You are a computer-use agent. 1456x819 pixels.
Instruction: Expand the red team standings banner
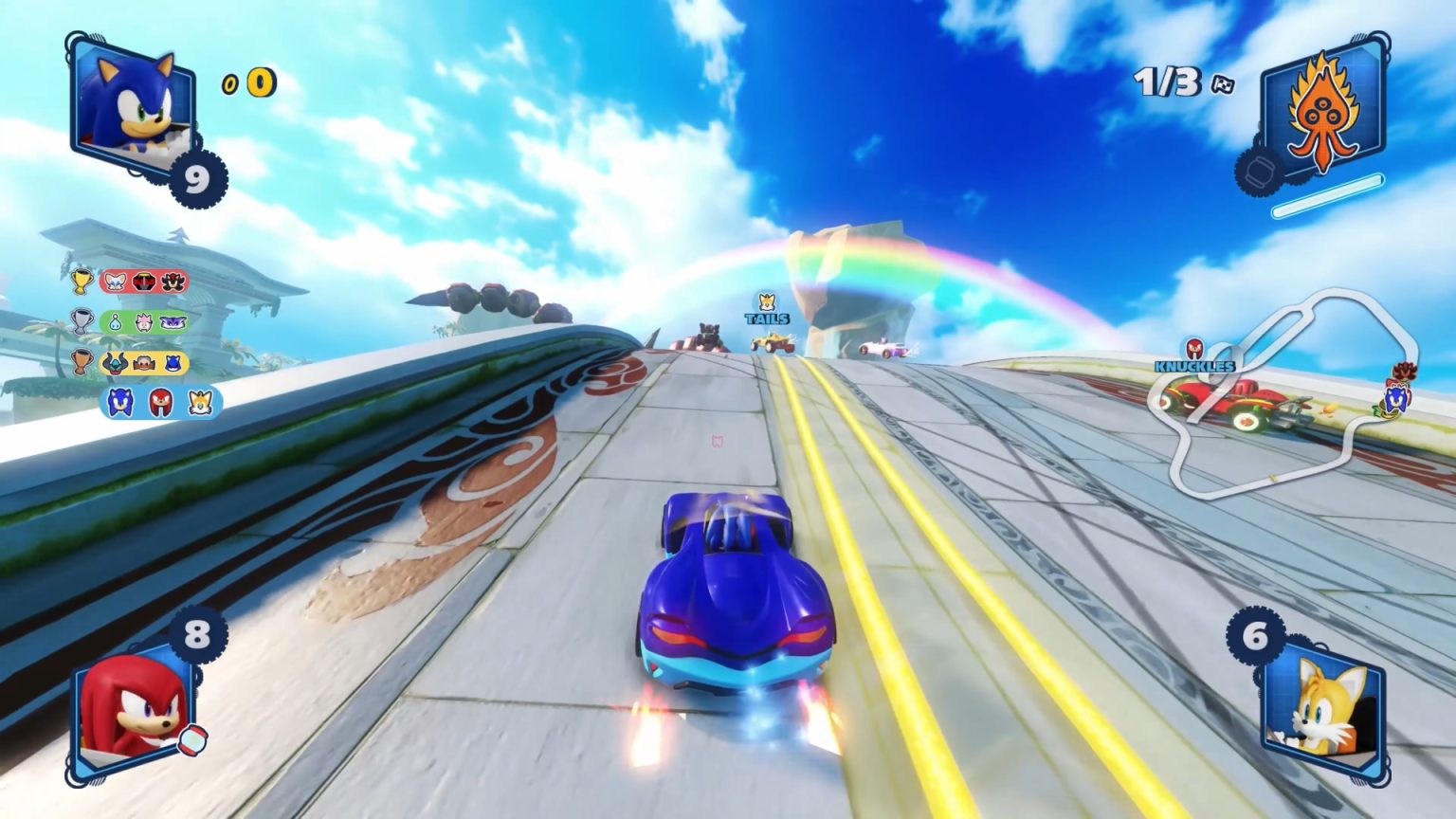point(142,282)
